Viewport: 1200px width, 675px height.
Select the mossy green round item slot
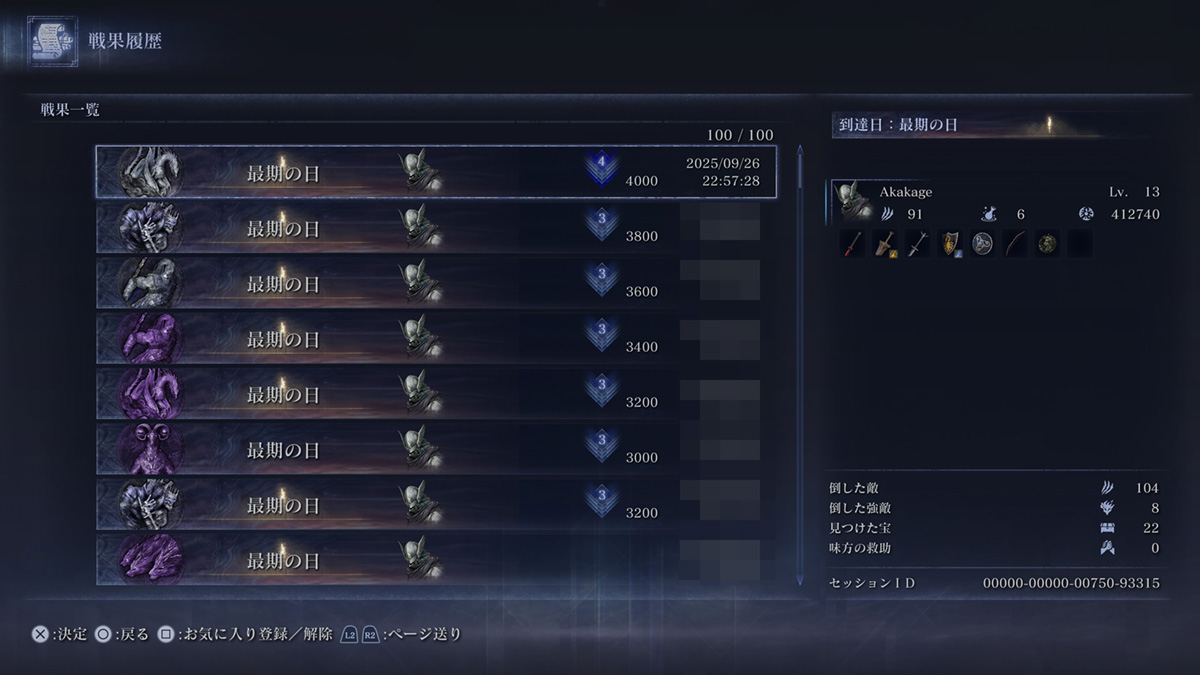[1047, 244]
